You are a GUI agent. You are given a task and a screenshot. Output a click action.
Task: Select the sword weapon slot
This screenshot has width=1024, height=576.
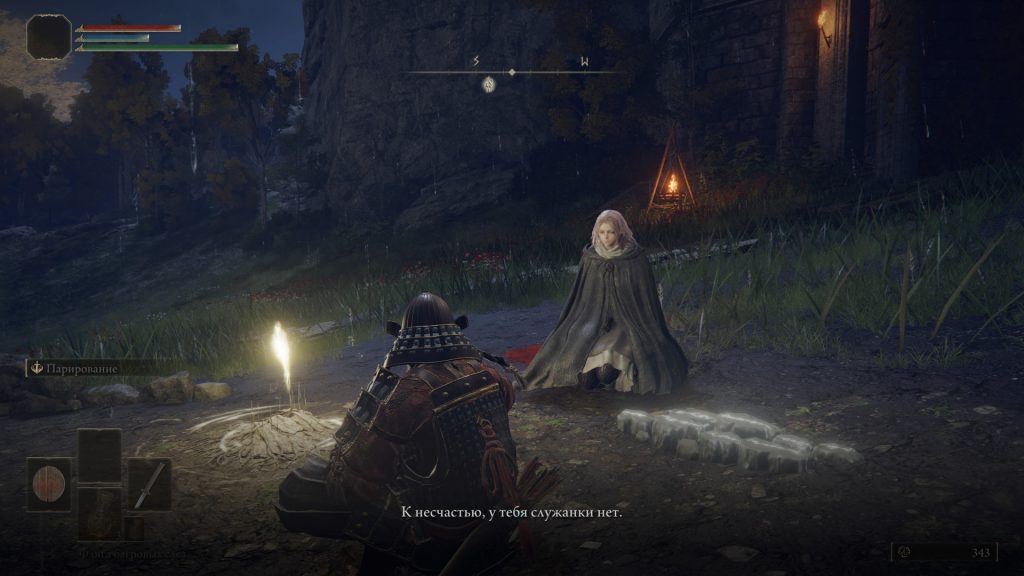(x=149, y=484)
